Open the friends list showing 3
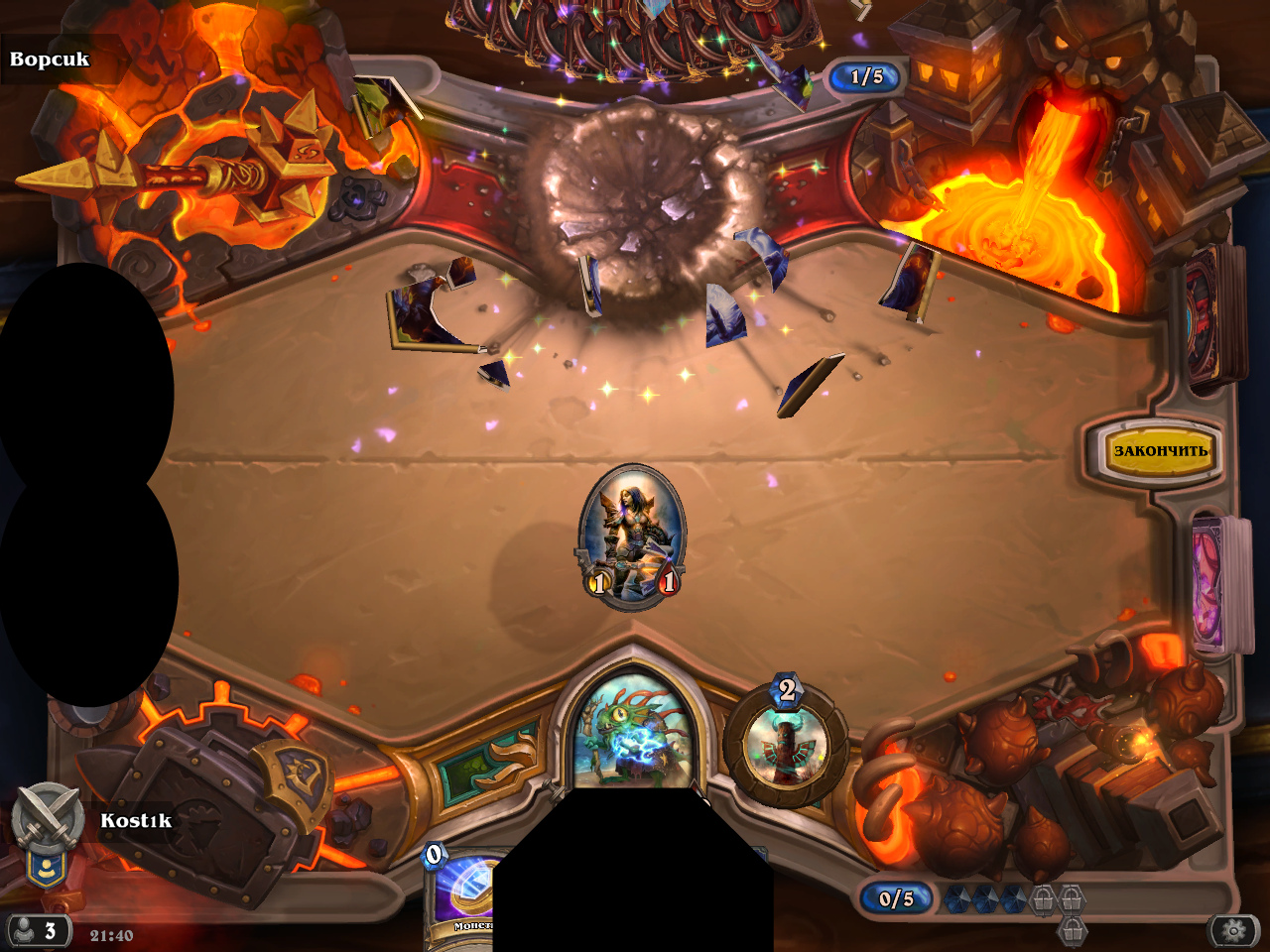The height and width of the screenshot is (952, 1270). click(38, 931)
